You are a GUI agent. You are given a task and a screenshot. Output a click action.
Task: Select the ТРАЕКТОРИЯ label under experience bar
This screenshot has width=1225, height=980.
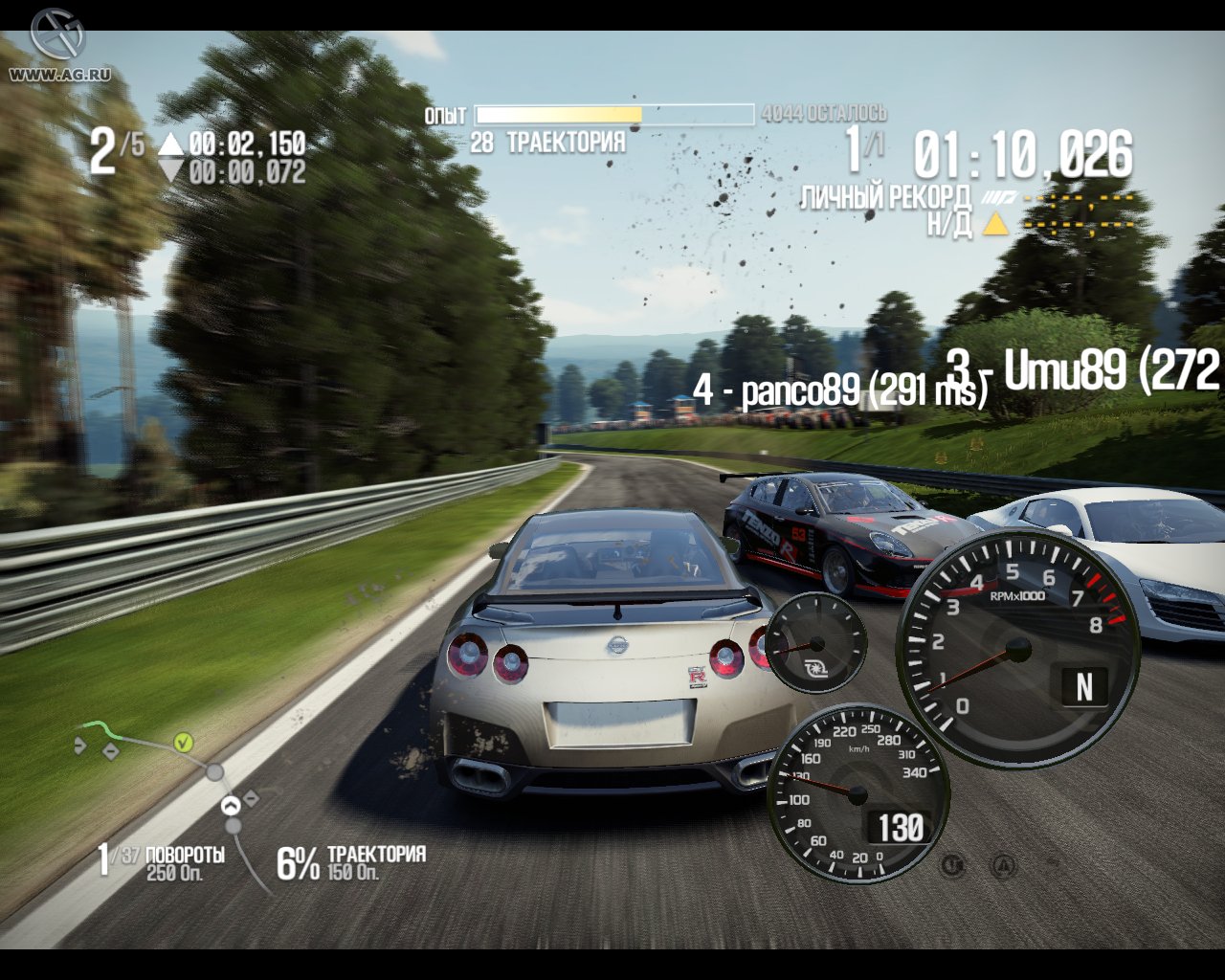(567, 141)
